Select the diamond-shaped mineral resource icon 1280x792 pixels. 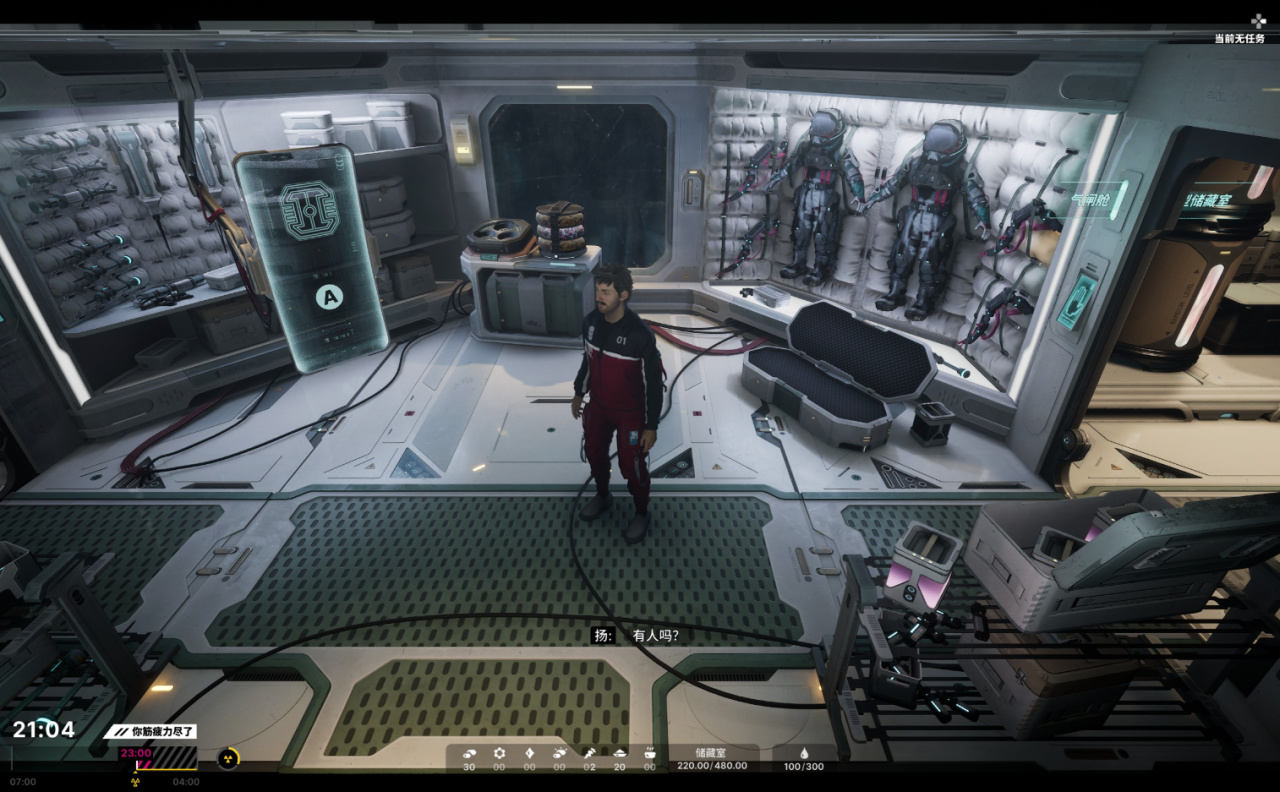coord(529,753)
